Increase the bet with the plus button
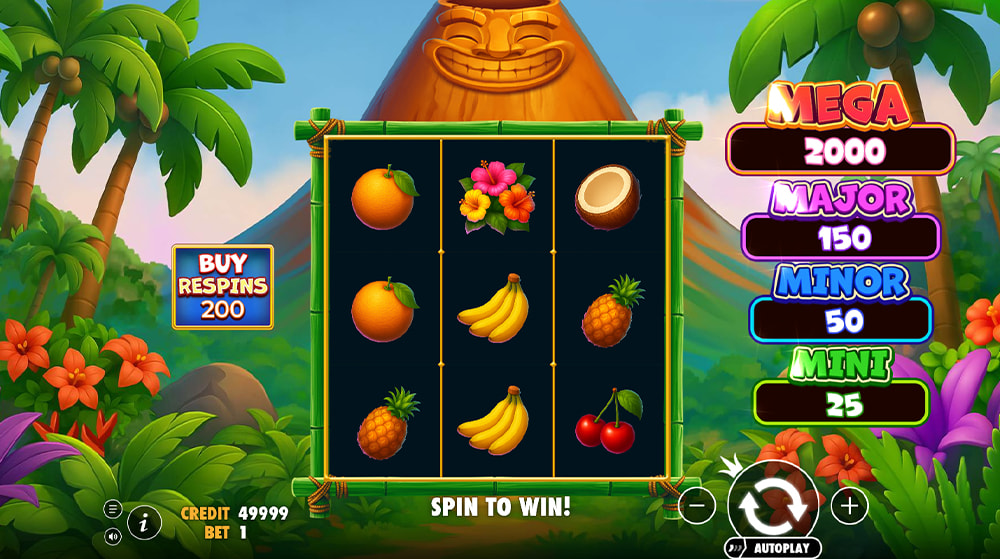 pyautogui.click(x=849, y=506)
